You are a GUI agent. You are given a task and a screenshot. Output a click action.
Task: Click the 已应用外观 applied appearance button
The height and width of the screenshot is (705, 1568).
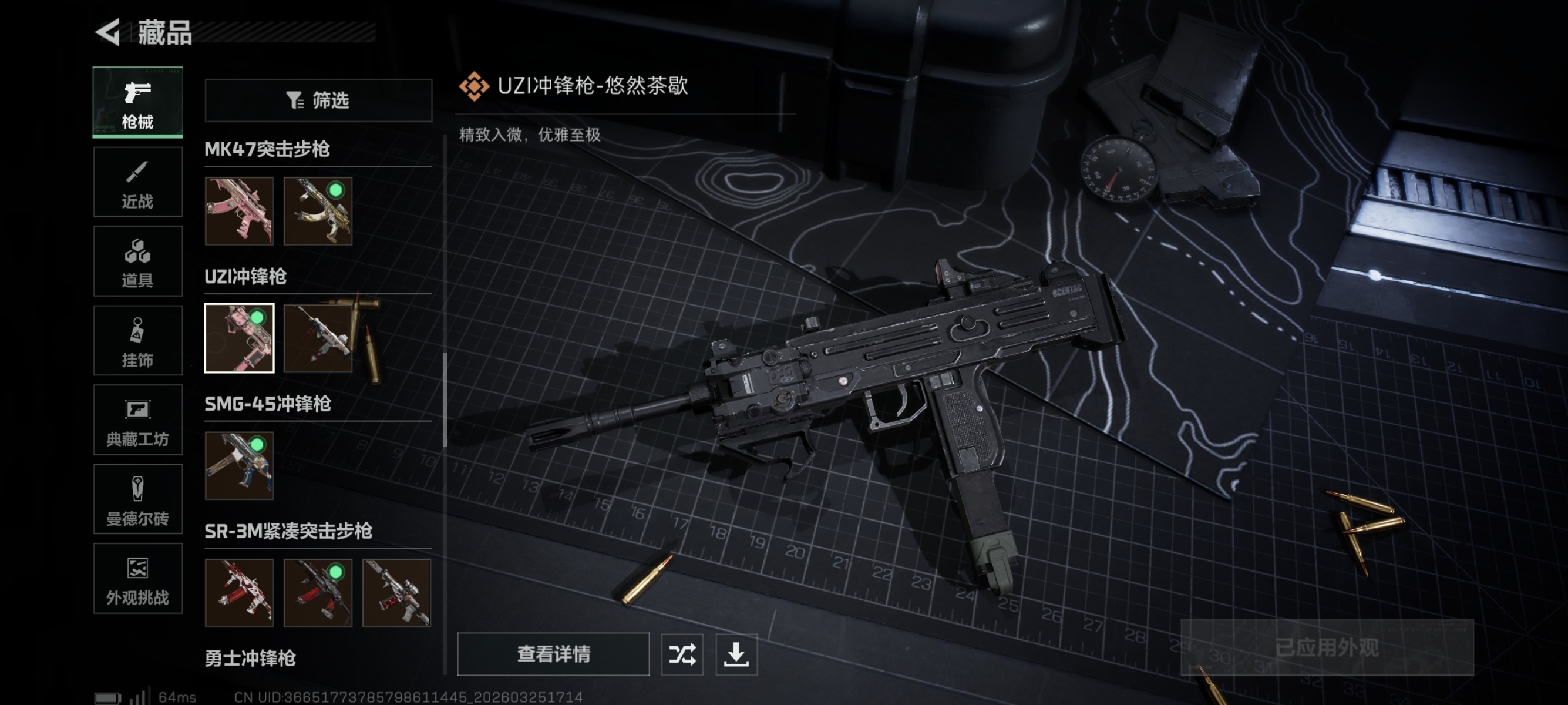[1327, 648]
